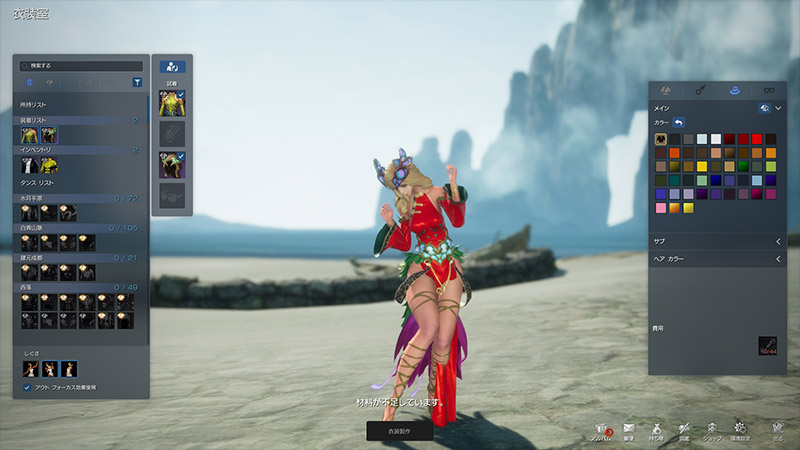Collapse the メイン color section

click(x=778, y=108)
